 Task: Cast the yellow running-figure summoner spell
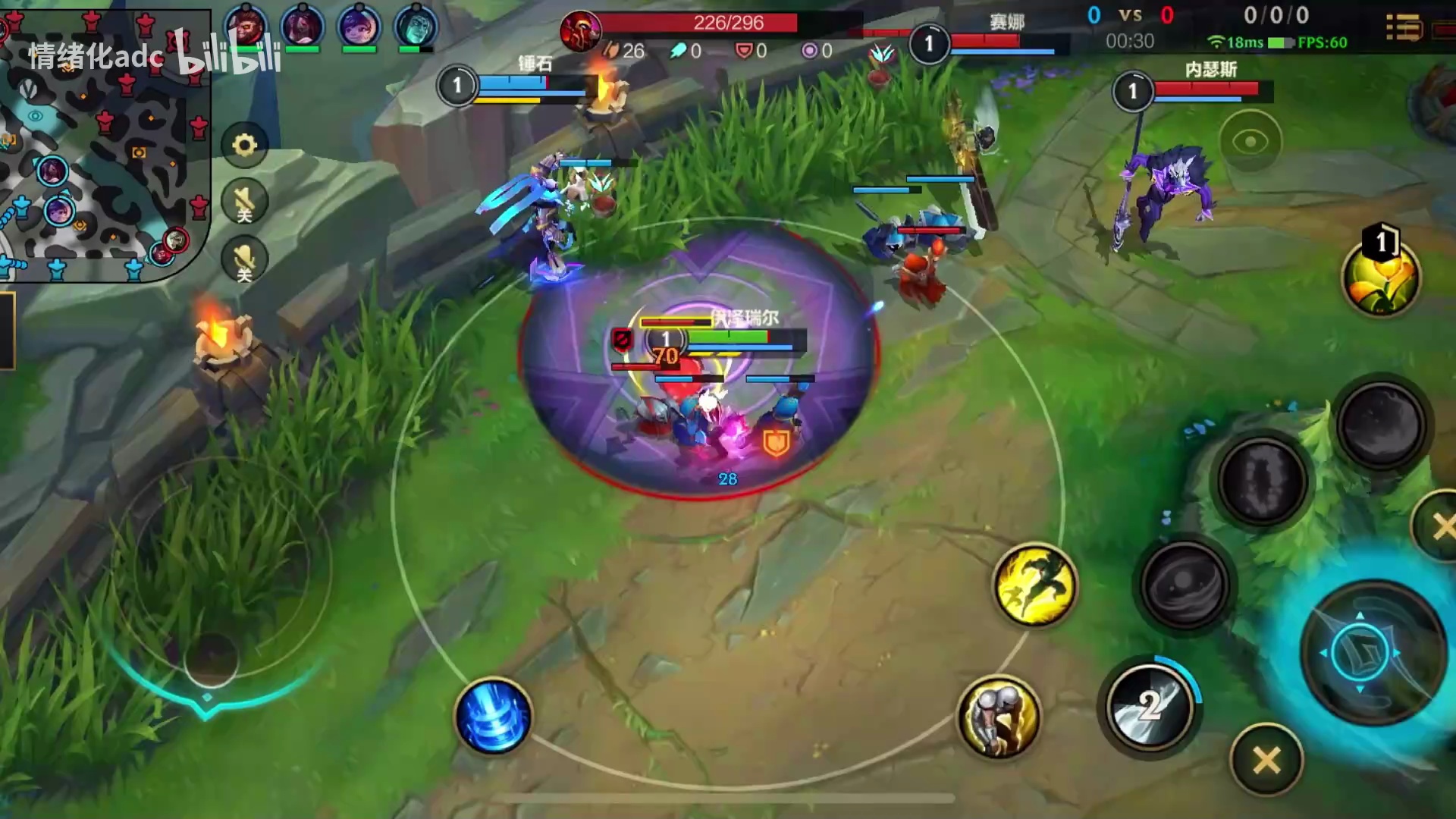(x=1034, y=584)
